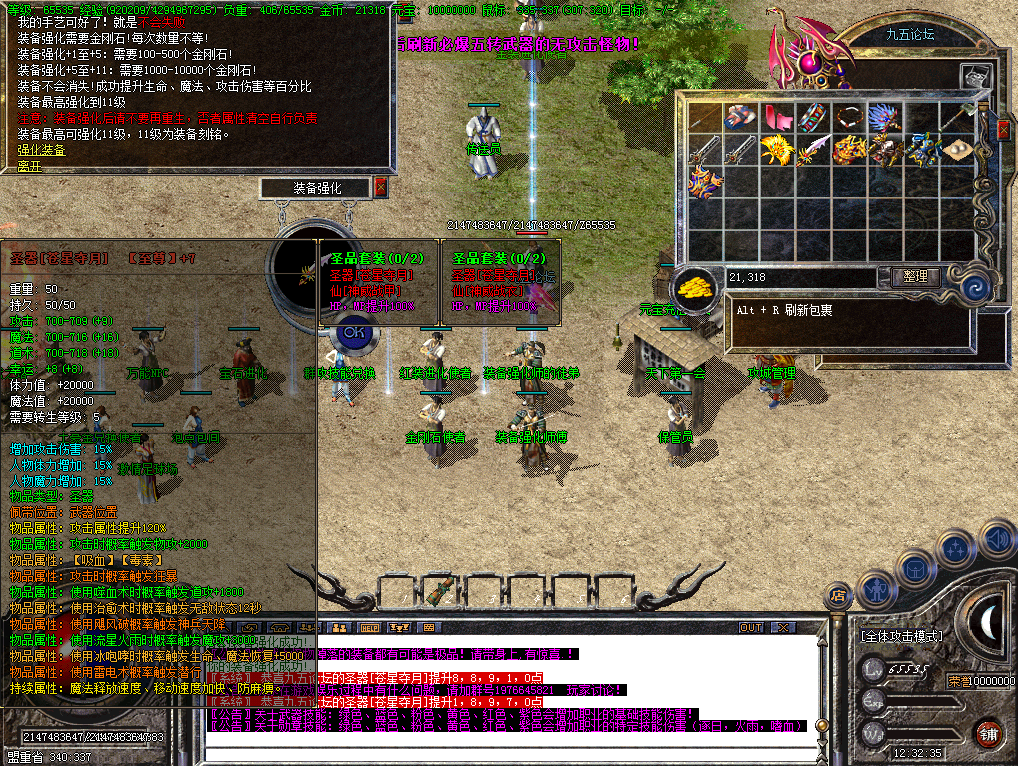Toggle the 全体攻击模式 attack mode label

pos(901,635)
